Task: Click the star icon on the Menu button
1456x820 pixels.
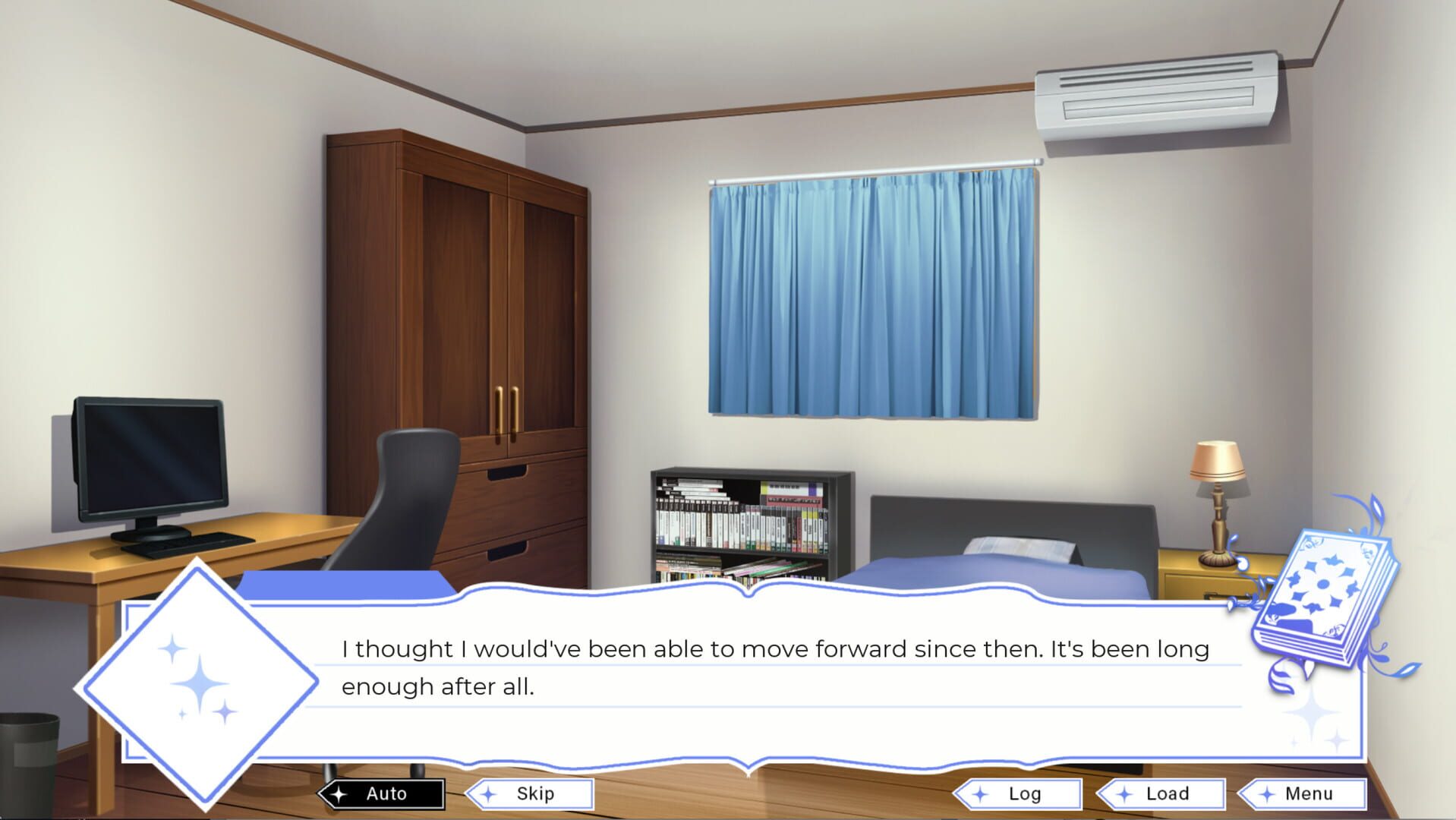Action: coord(1266,793)
